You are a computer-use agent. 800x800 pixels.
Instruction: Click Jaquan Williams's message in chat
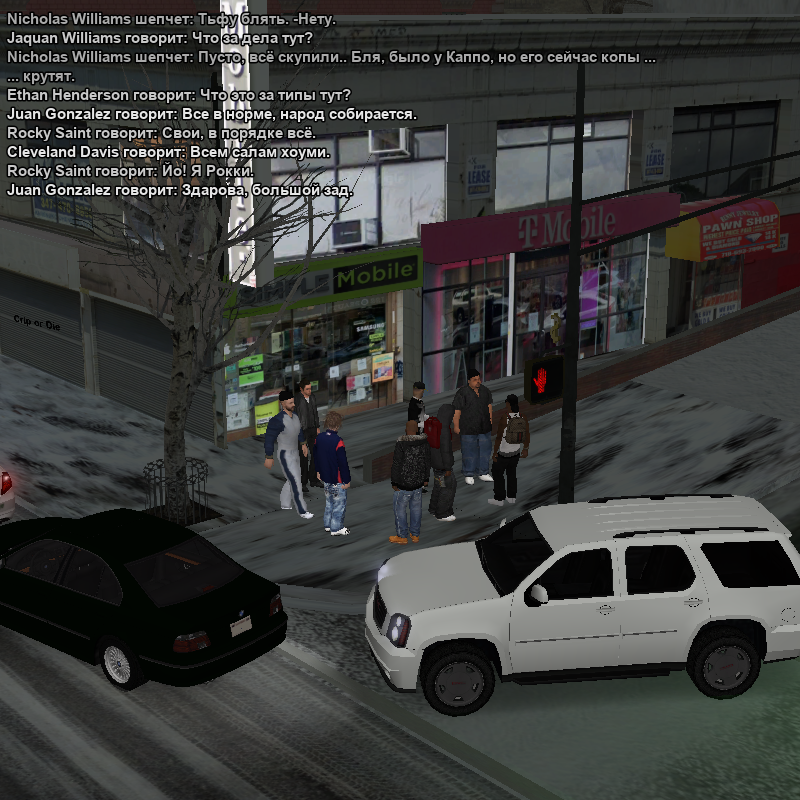160,38
